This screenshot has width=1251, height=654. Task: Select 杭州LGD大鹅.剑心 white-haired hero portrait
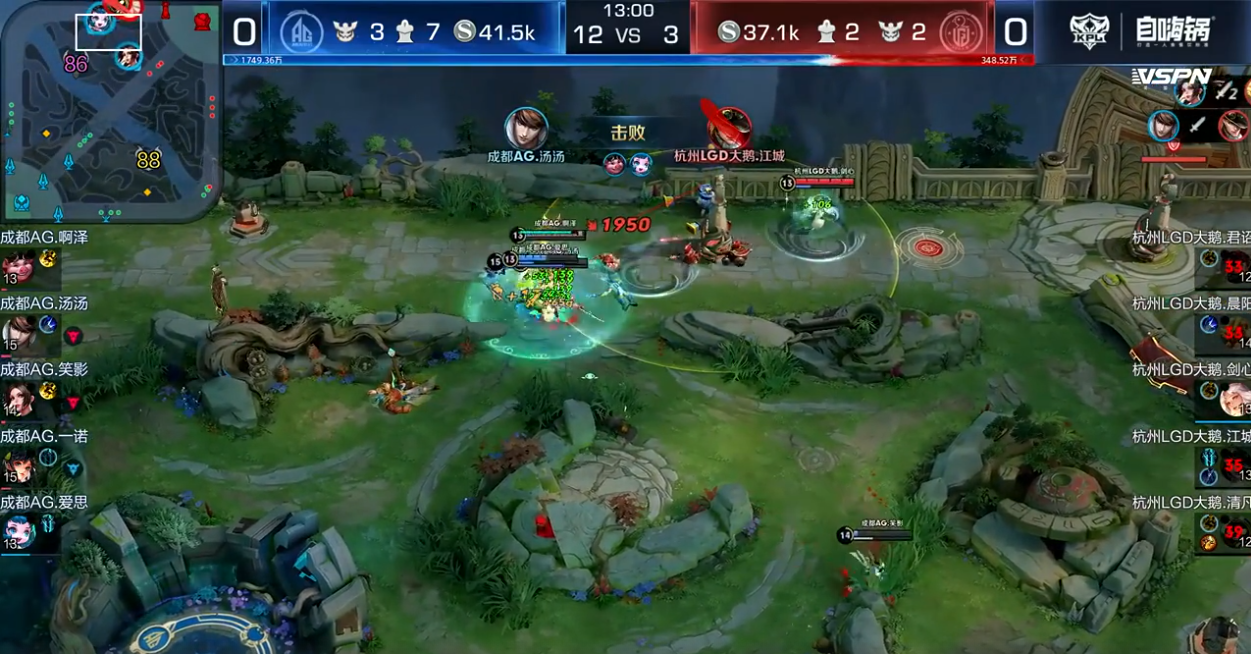(1234, 399)
